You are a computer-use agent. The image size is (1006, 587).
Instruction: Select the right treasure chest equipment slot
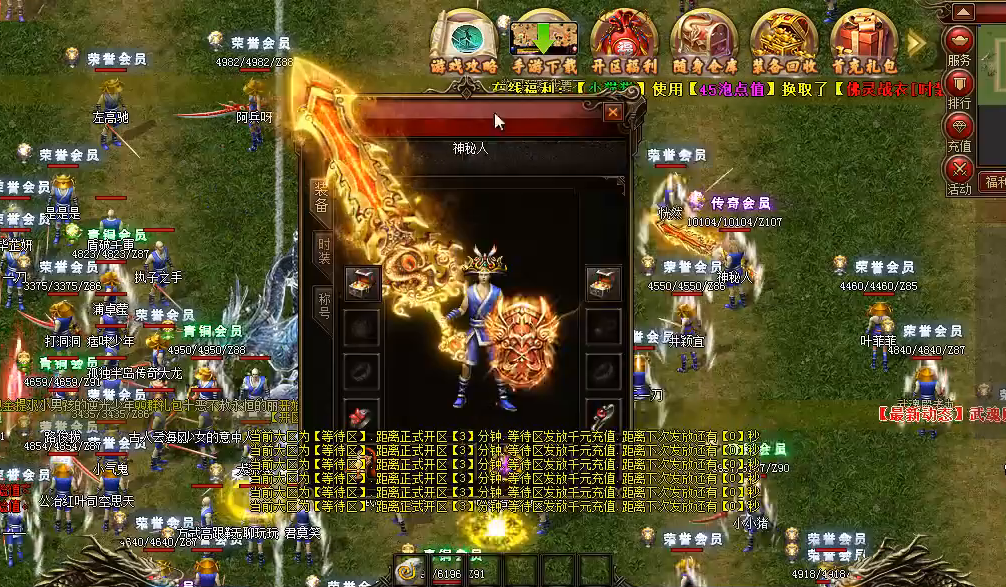(x=603, y=282)
